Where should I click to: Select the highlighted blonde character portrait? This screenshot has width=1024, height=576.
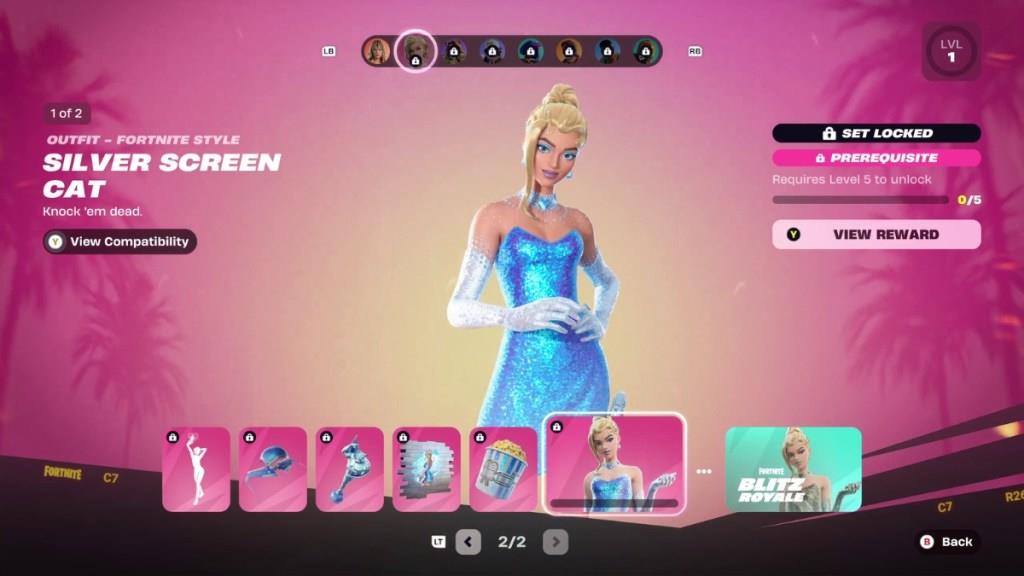pos(415,51)
